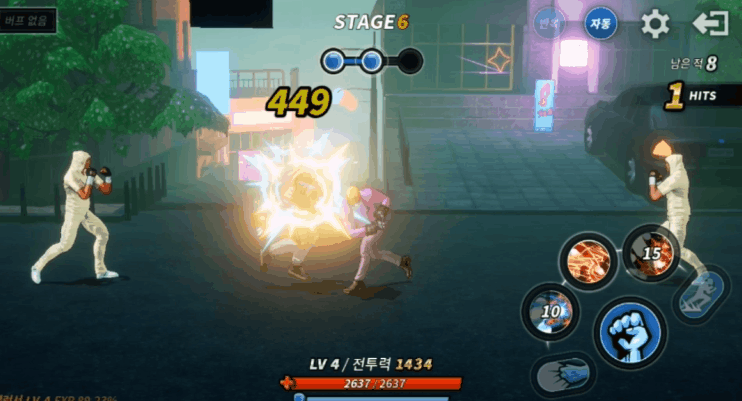
Task: Exit the stage with the arrow door icon
Action: (710, 23)
